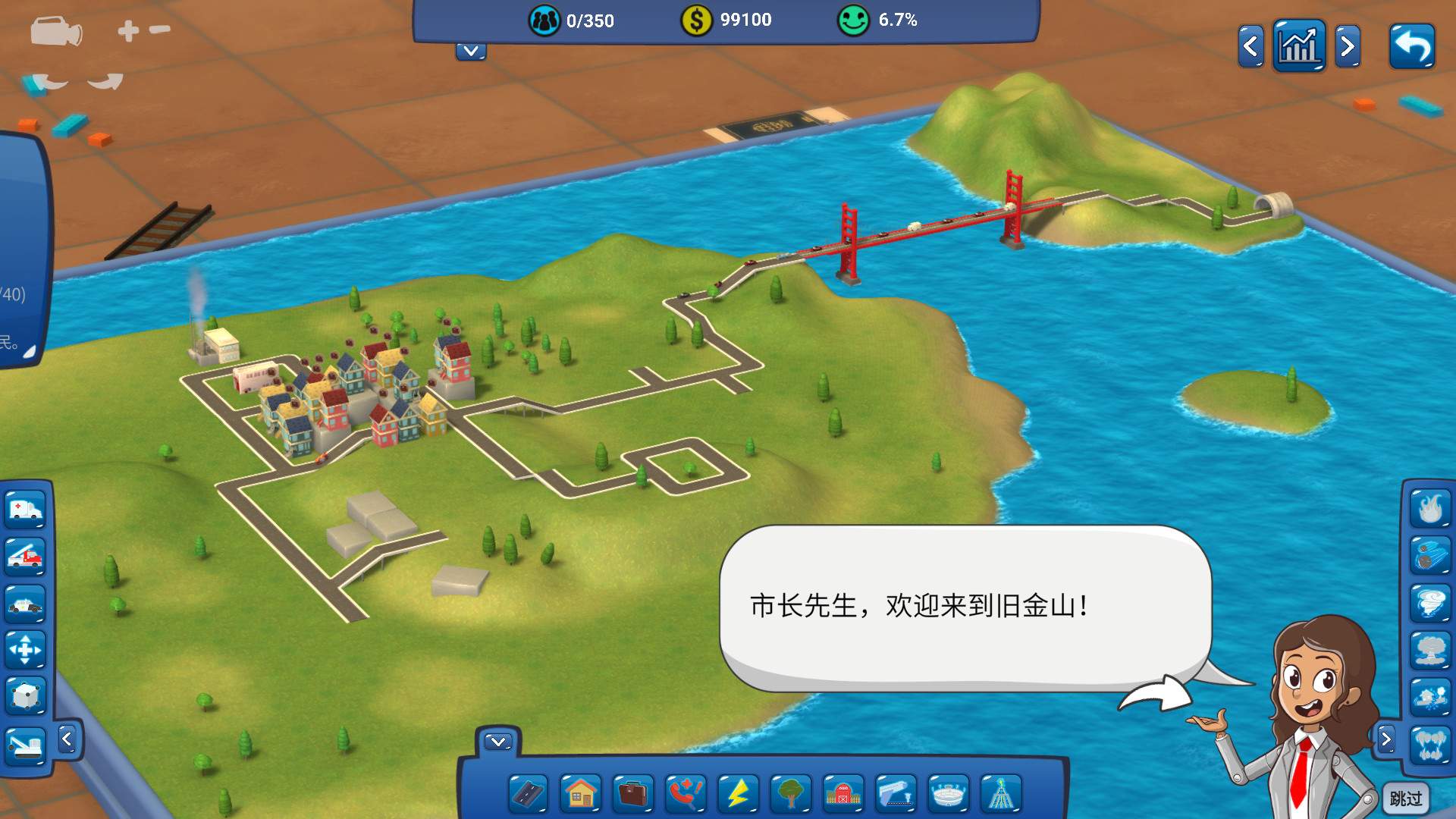Trigger the tornado disaster
The height and width of the screenshot is (819, 1456).
click(1429, 603)
